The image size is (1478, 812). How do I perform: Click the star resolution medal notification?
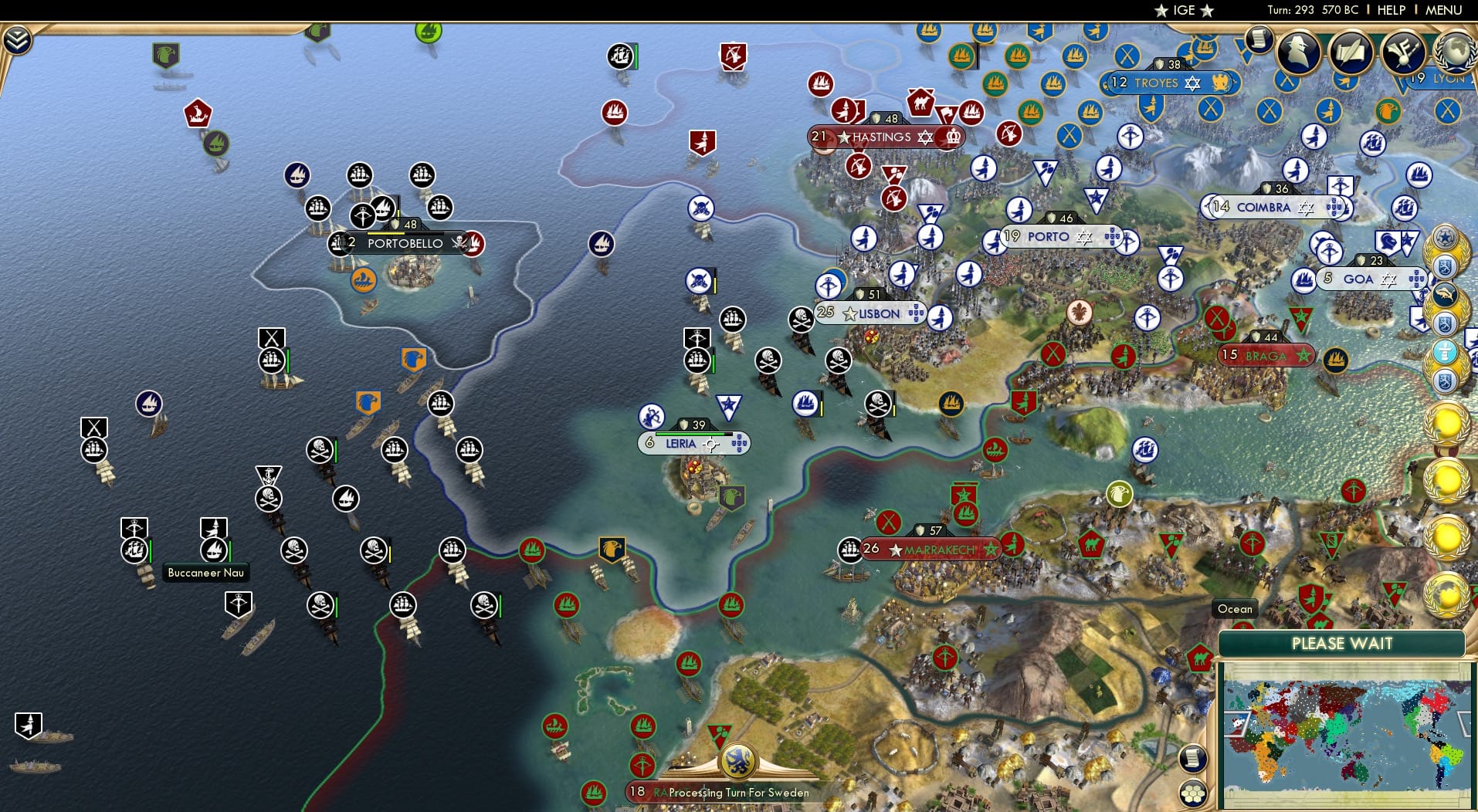pos(1445,238)
